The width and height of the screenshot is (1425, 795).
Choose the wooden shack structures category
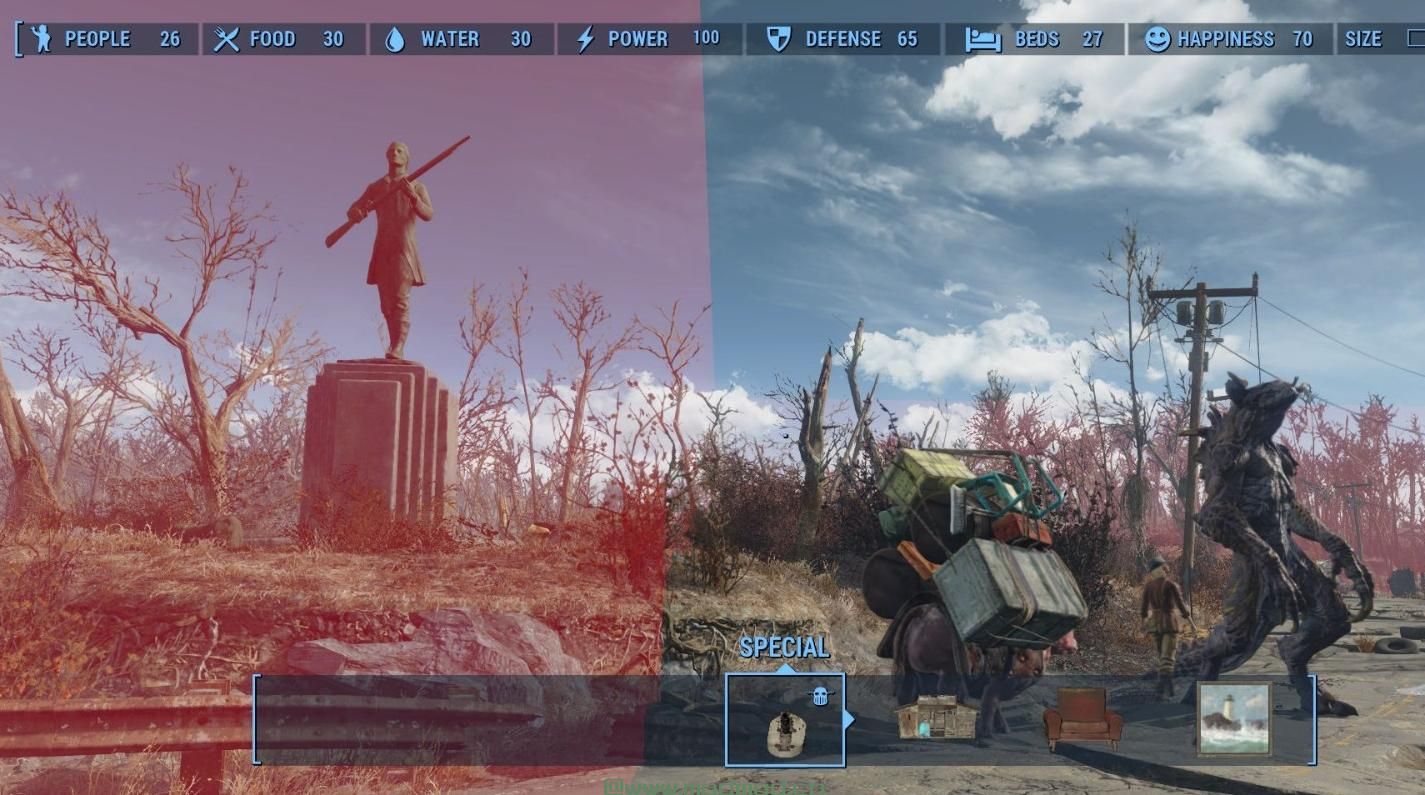coord(935,719)
